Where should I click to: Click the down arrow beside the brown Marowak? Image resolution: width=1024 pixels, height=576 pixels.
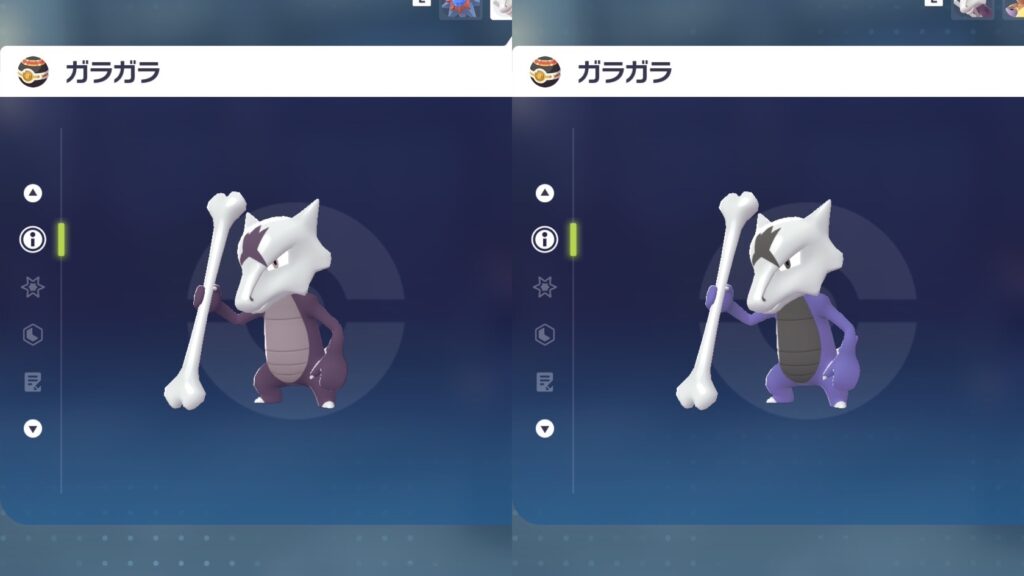33,428
